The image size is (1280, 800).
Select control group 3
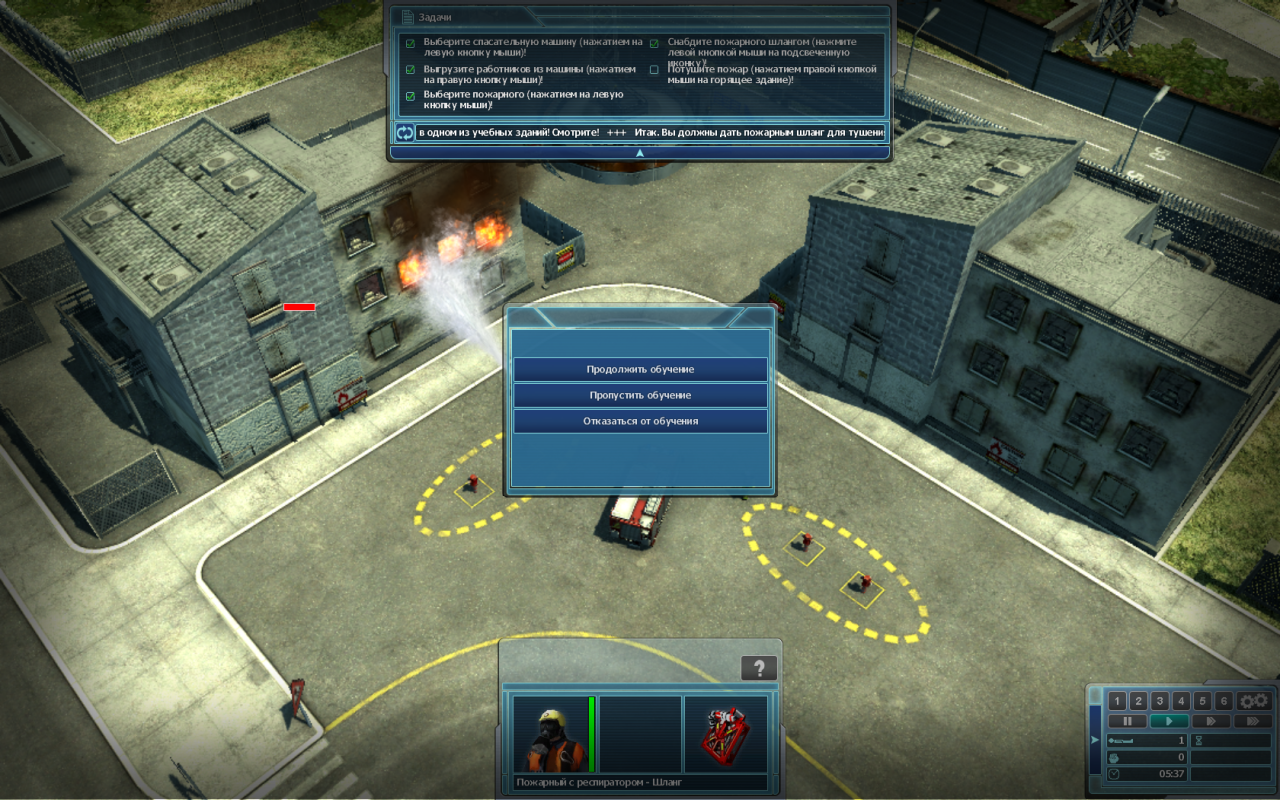coord(1160,701)
